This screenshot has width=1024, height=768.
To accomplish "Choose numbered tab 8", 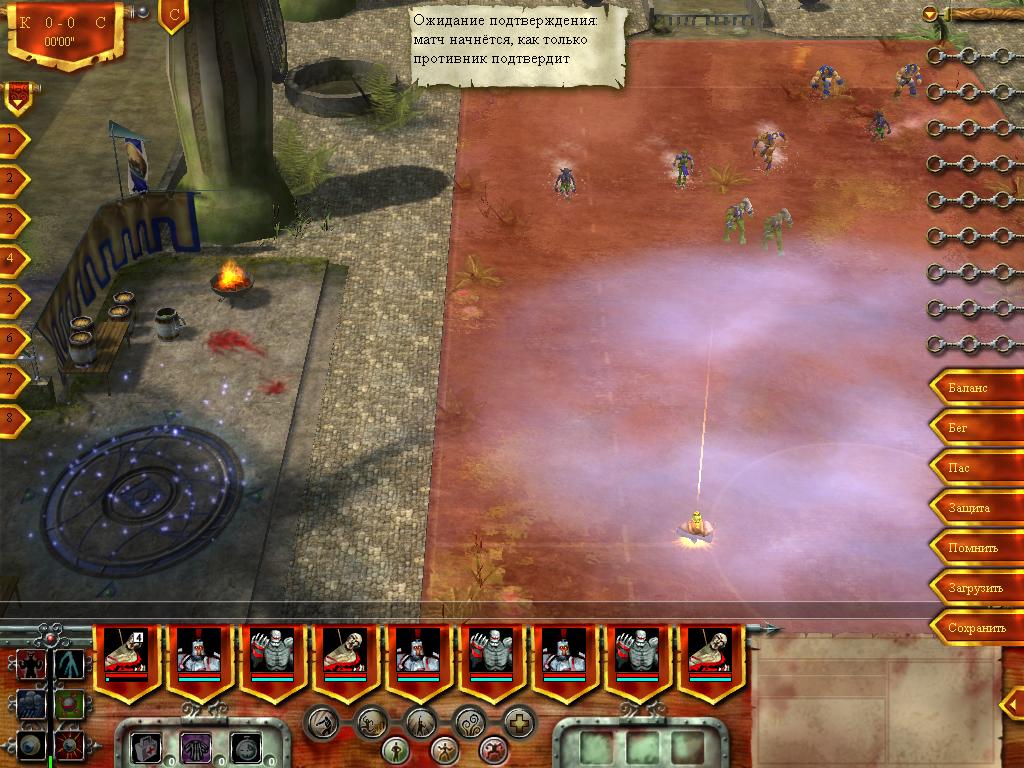I will point(11,418).
